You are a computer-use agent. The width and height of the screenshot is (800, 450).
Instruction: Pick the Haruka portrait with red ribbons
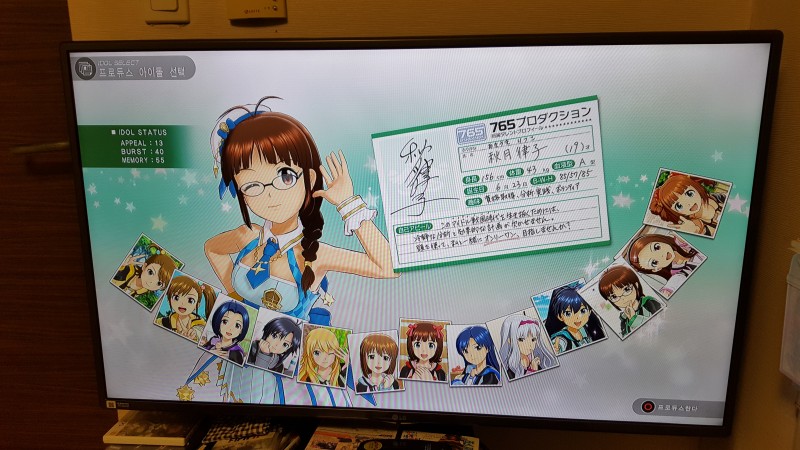click(423, 351)
